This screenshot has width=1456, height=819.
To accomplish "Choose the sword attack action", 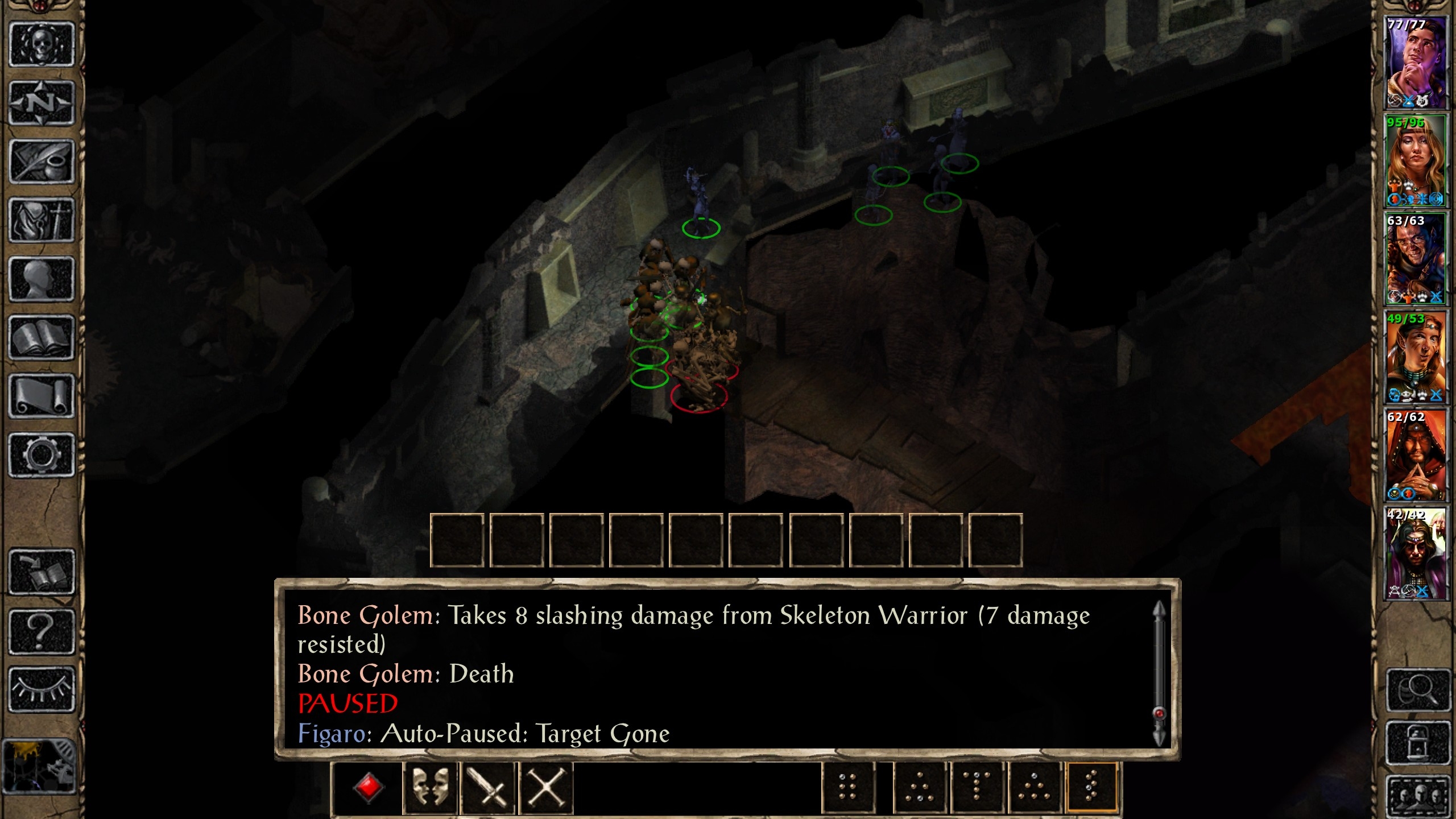I will pyautogui.click(x=488, y=788).
